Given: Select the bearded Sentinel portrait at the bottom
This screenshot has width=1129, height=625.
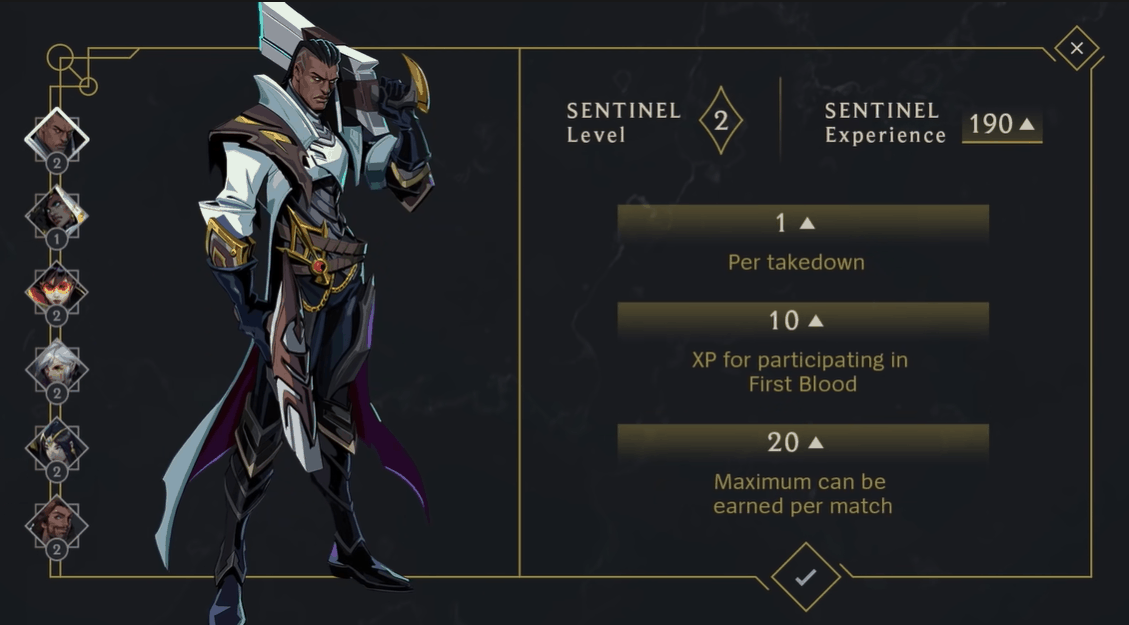Looking at the screenshot, I should click(x=57, y=523).
